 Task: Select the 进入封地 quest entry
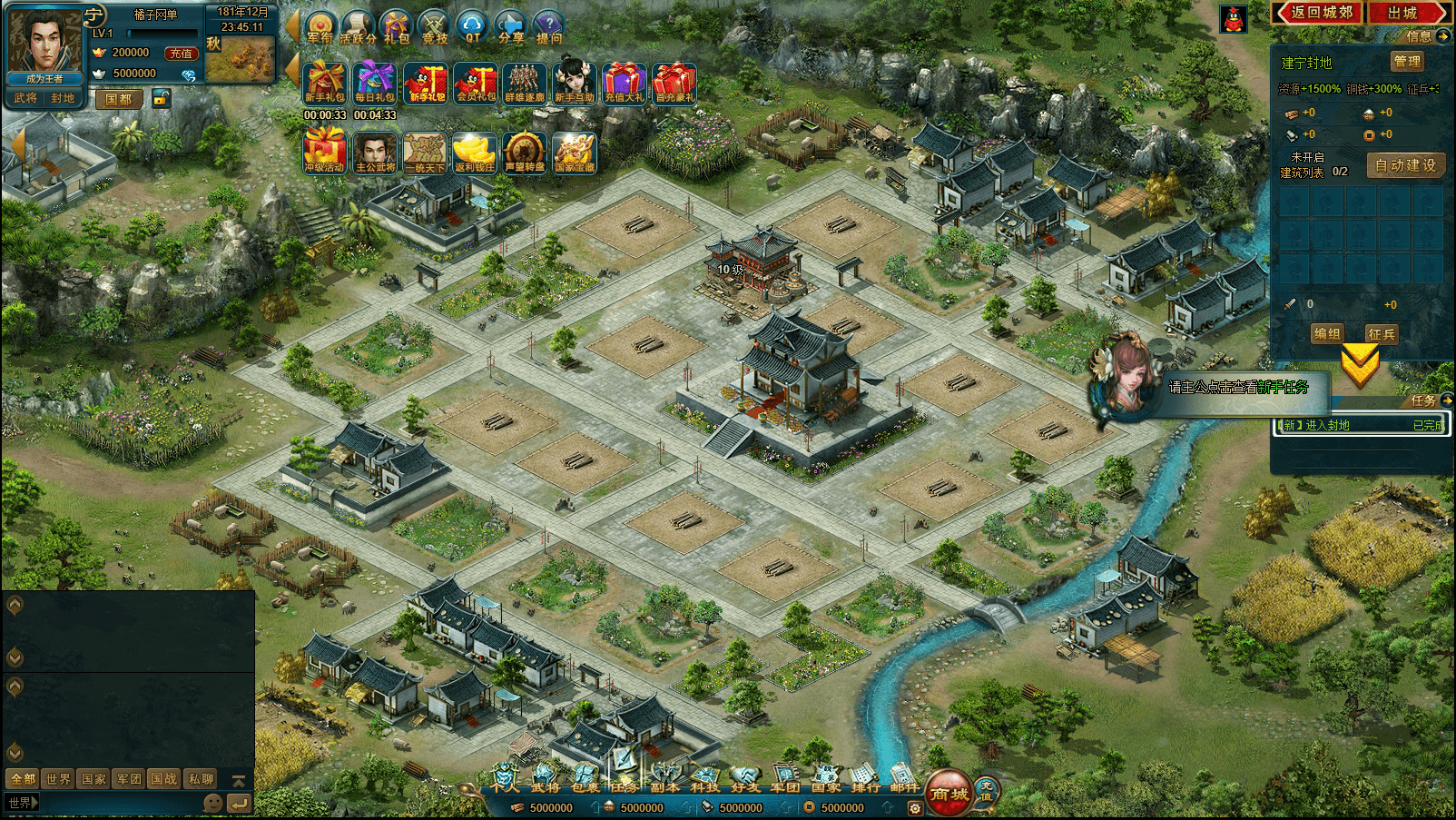[1360, 425]
